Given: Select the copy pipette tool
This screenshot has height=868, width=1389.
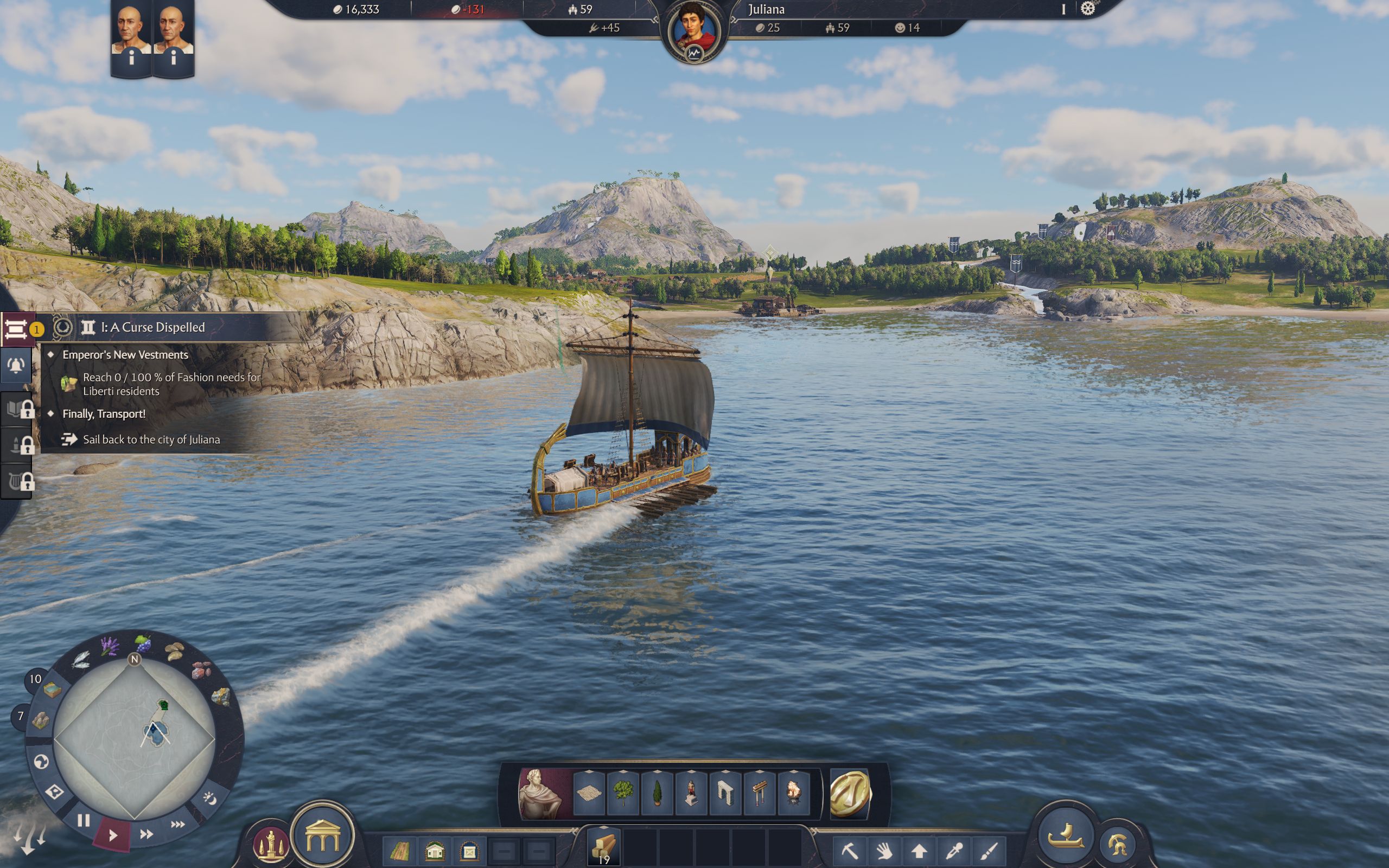Looking at the screenshot, I should point(954,851).
